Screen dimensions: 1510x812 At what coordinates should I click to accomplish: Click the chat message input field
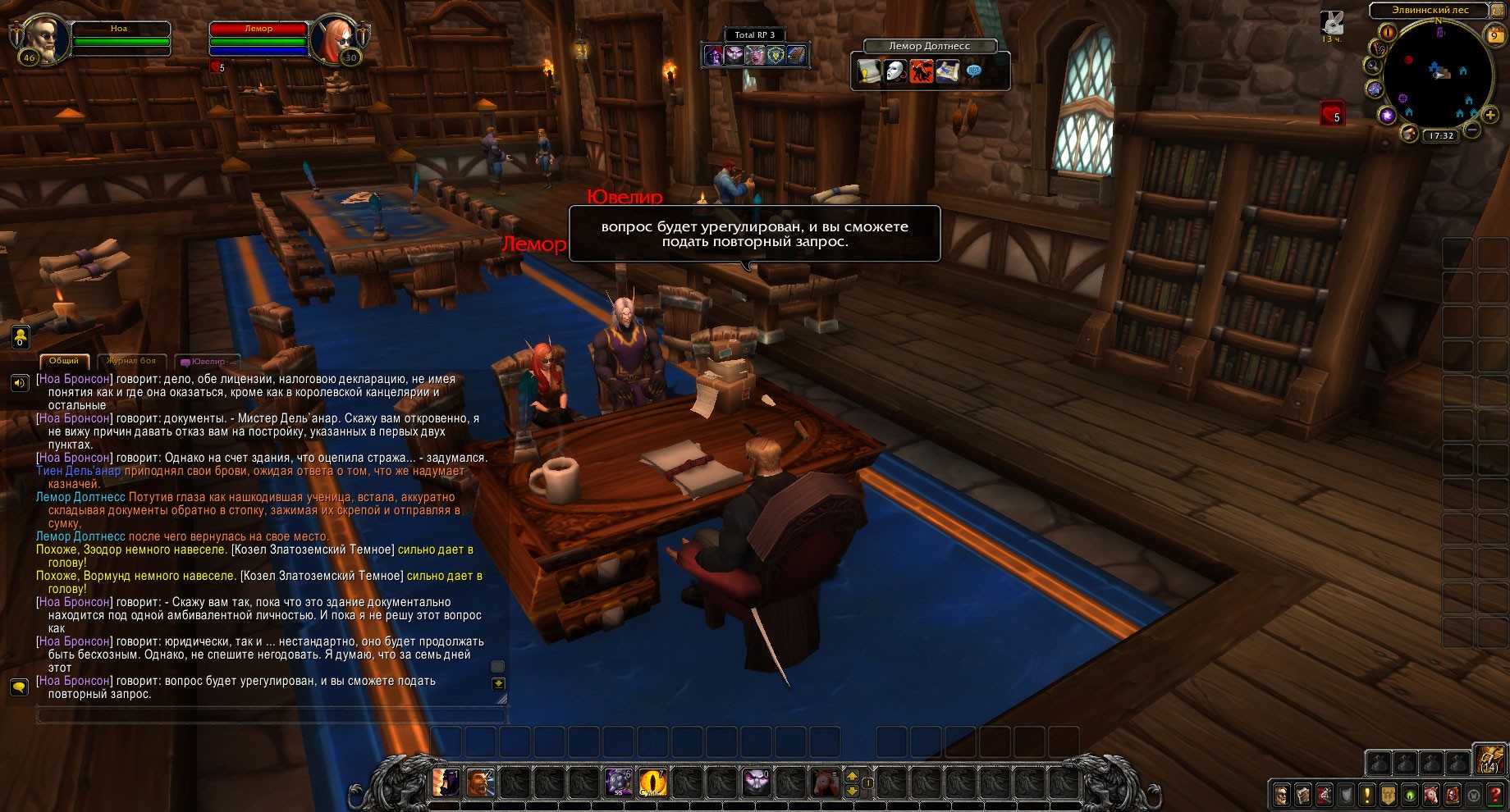click(271, 716)
